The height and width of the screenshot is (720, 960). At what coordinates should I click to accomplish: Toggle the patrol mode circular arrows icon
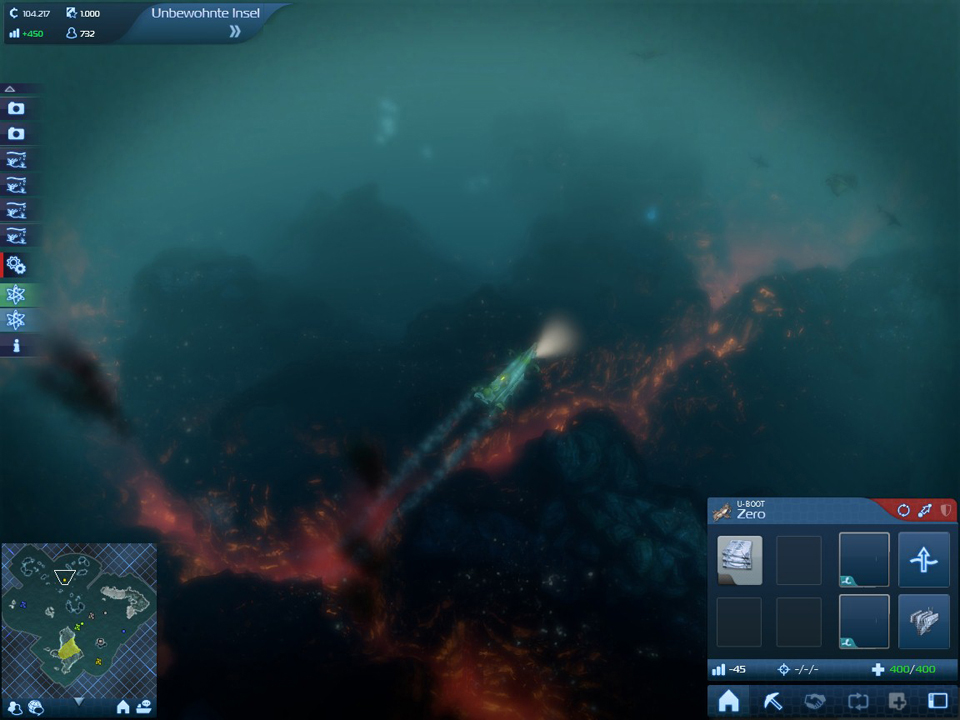[904, 511]
